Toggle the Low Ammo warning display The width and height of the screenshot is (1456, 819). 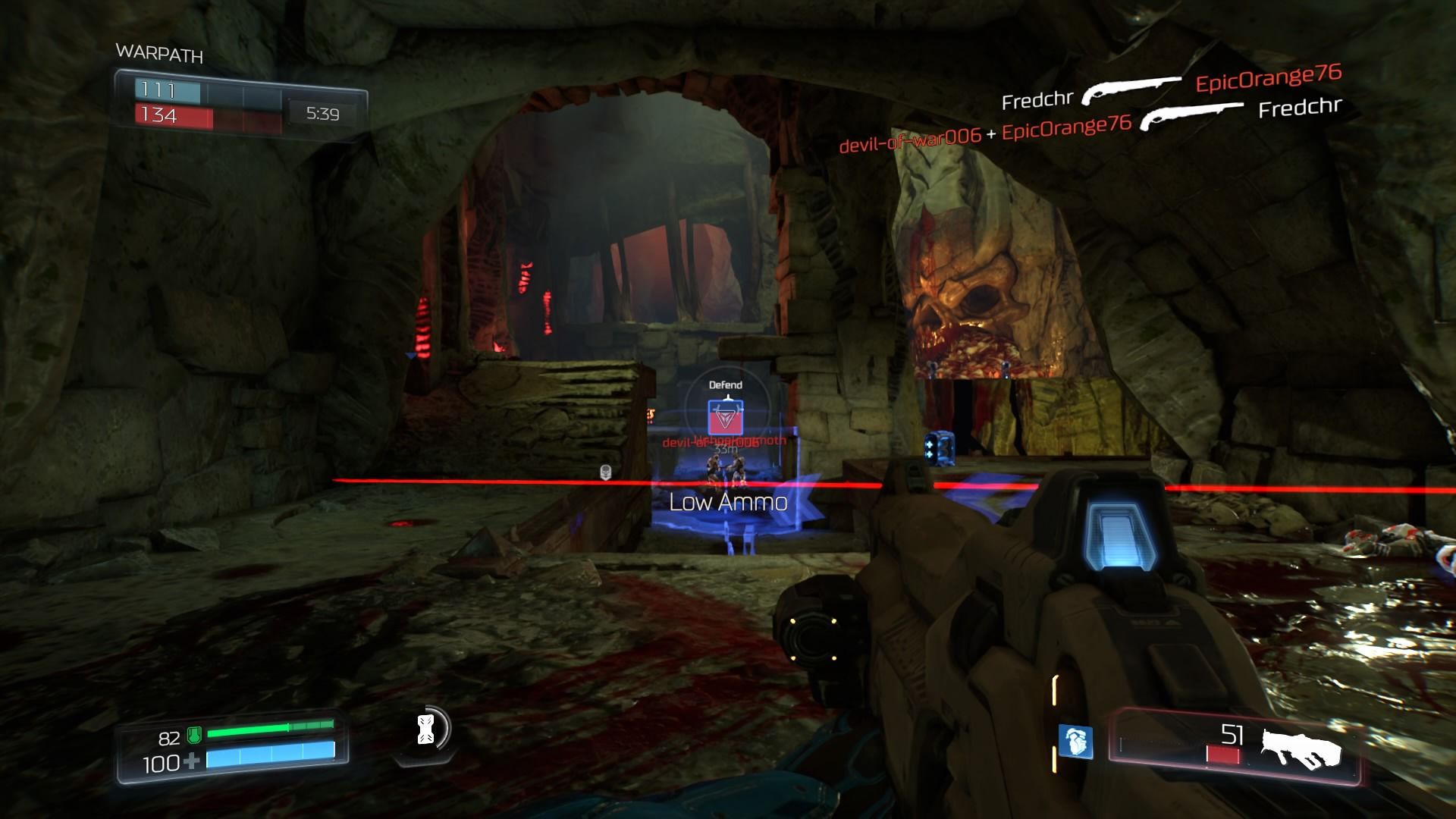[x=729, y=500]
